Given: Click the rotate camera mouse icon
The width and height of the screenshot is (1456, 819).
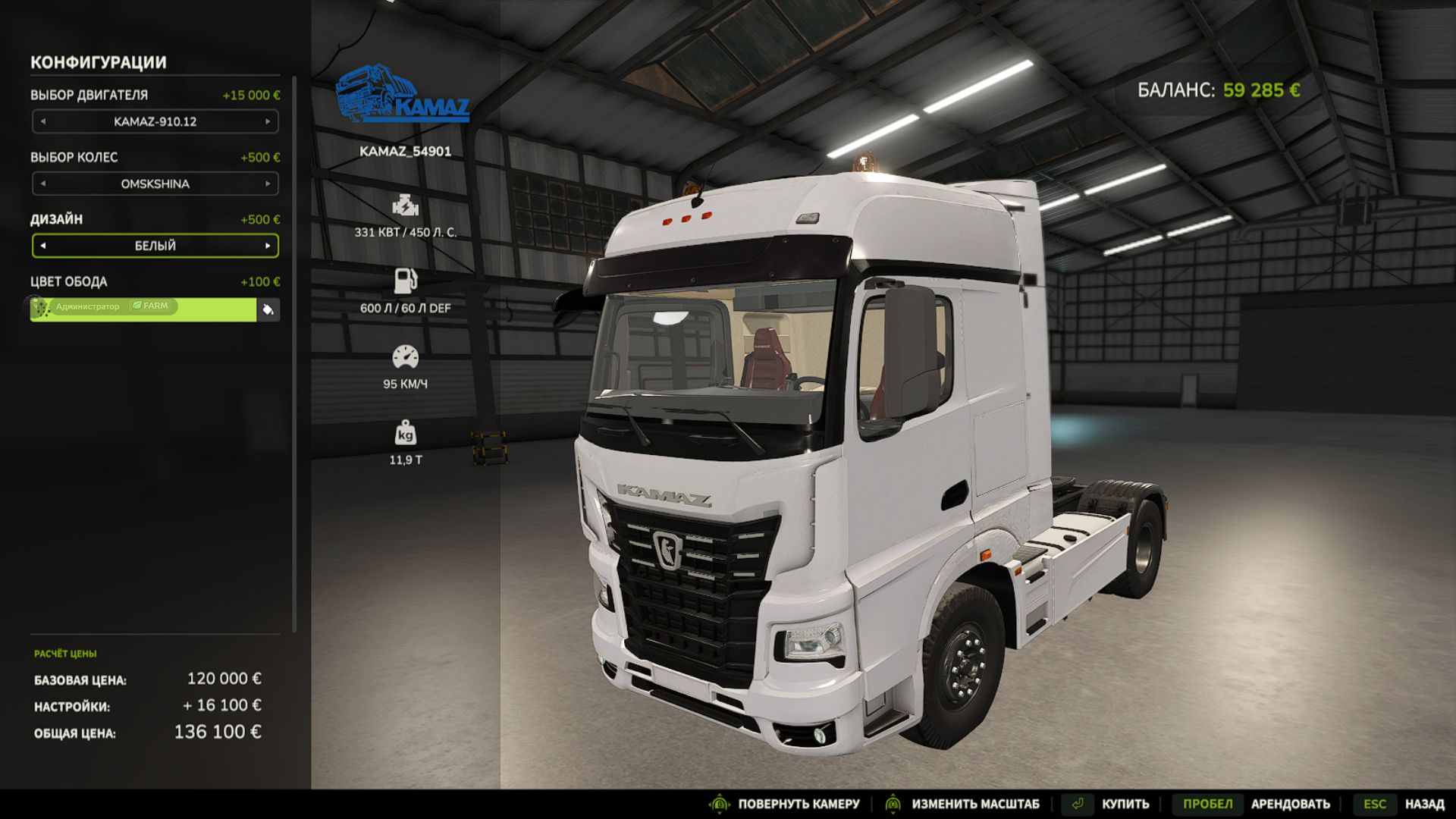Looking at the screenshot, I should [719, 803].
